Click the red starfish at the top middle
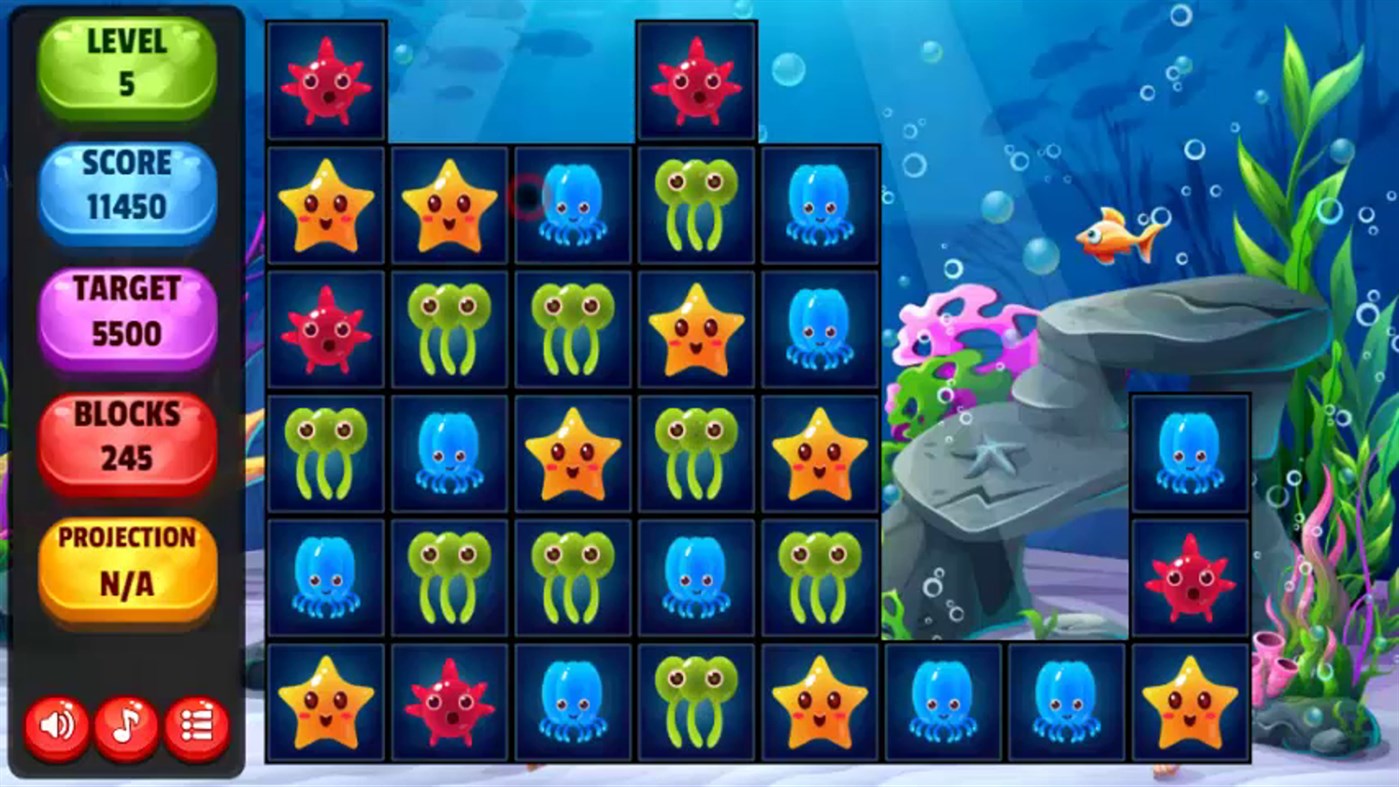 697,80
